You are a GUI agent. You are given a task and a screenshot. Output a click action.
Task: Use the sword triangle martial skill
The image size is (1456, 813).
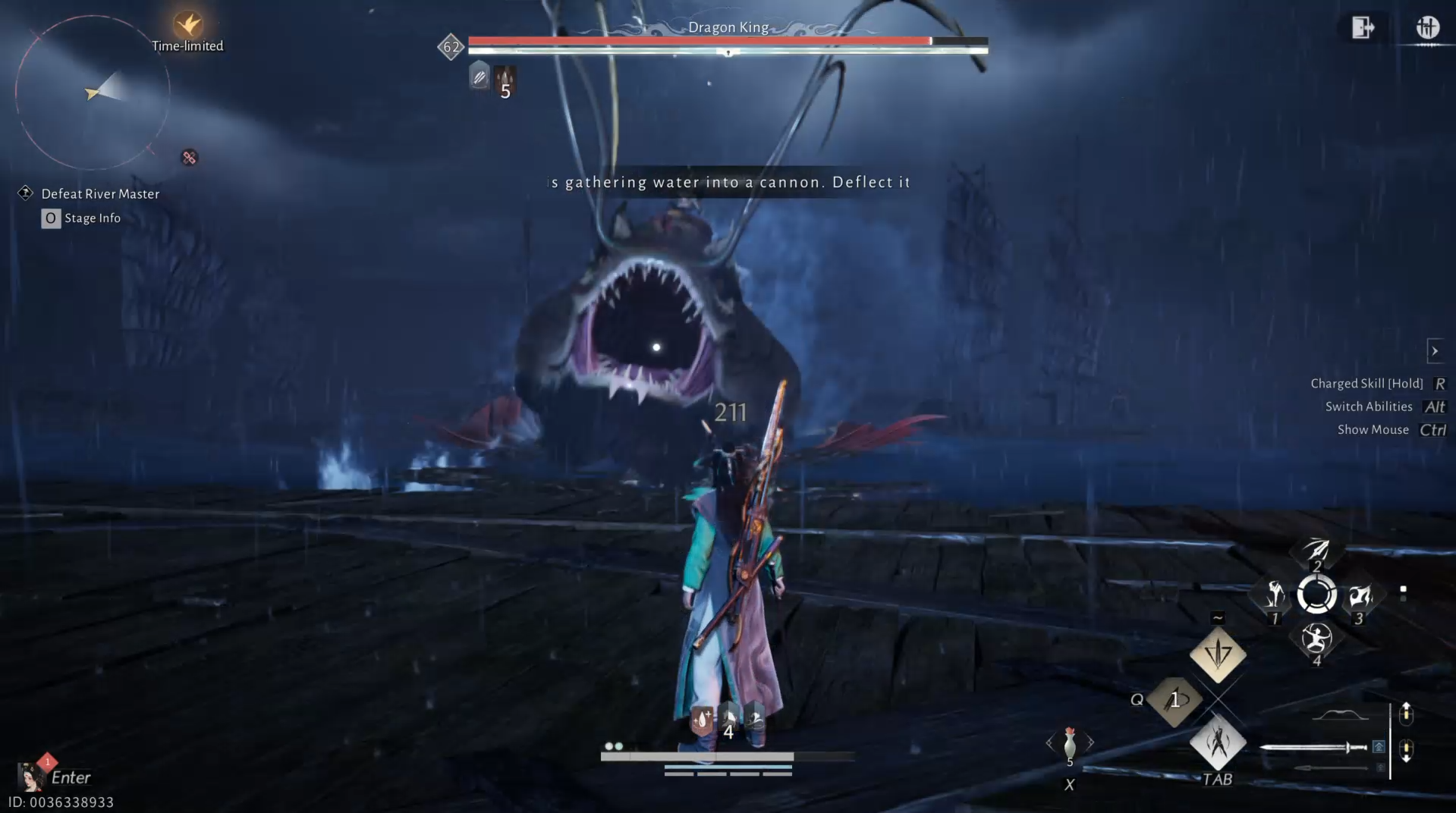coord(1218,654)
